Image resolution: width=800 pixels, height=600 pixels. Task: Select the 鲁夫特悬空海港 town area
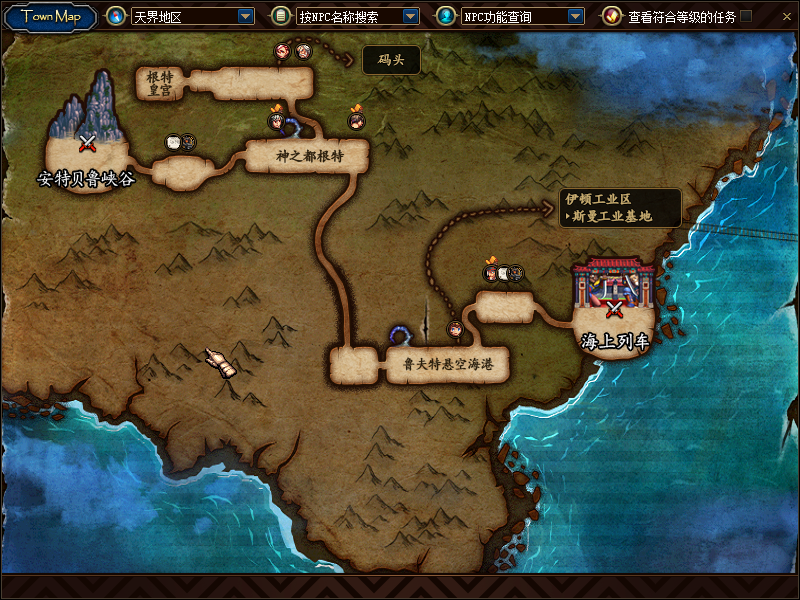tap(448, 364)
